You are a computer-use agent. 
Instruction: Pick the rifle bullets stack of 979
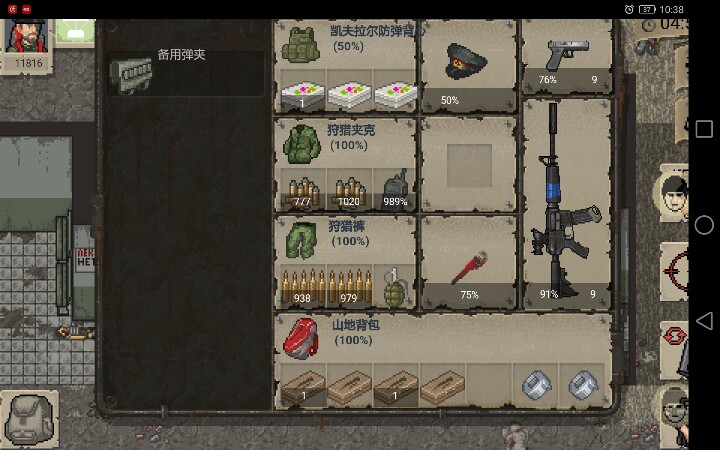point(349,286)
